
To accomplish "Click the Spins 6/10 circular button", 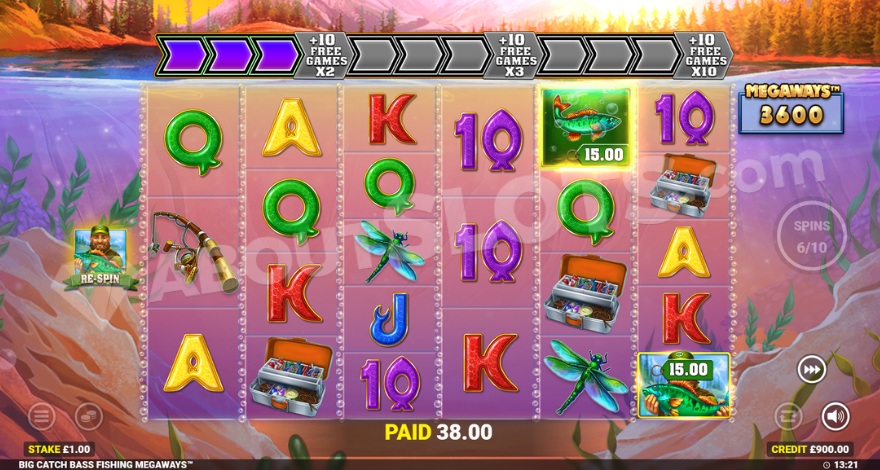I will click(x=811, y=236).
